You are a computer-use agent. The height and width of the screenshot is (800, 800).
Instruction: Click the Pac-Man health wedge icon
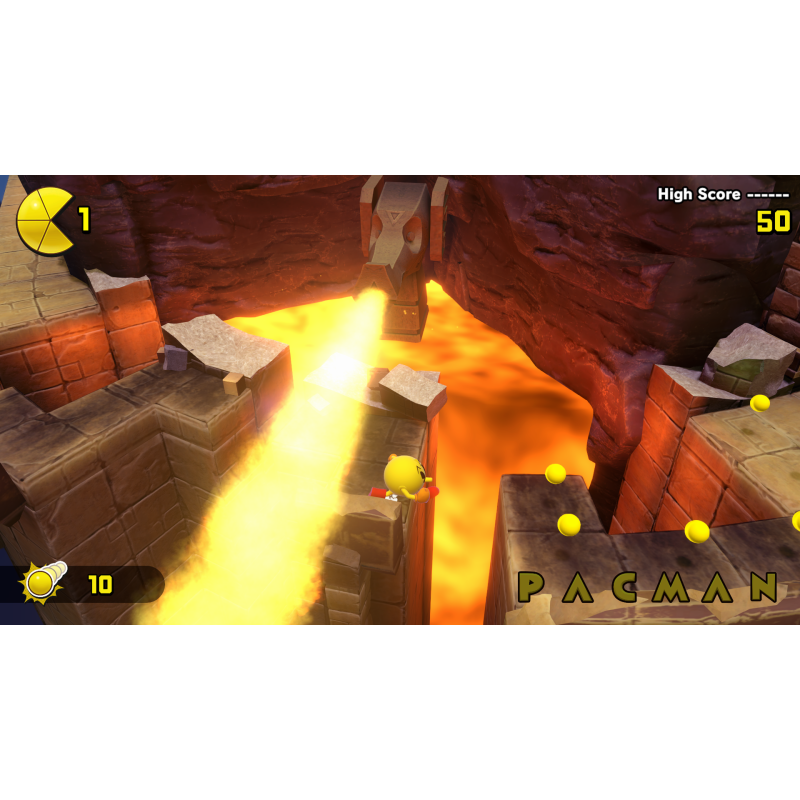(x=45, y=219)
